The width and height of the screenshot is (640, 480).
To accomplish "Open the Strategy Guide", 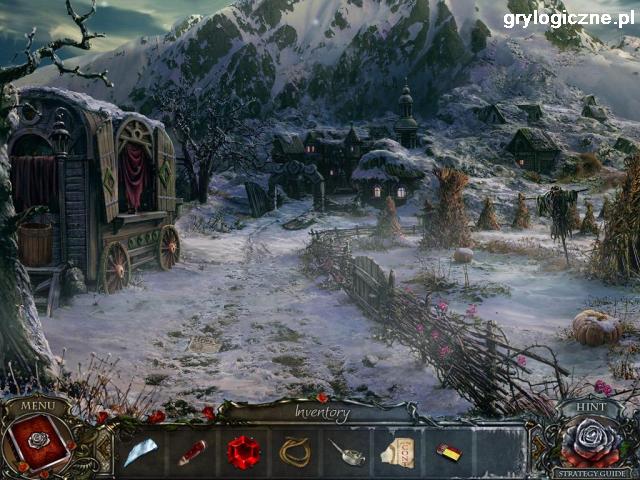I will click(593, 473).
